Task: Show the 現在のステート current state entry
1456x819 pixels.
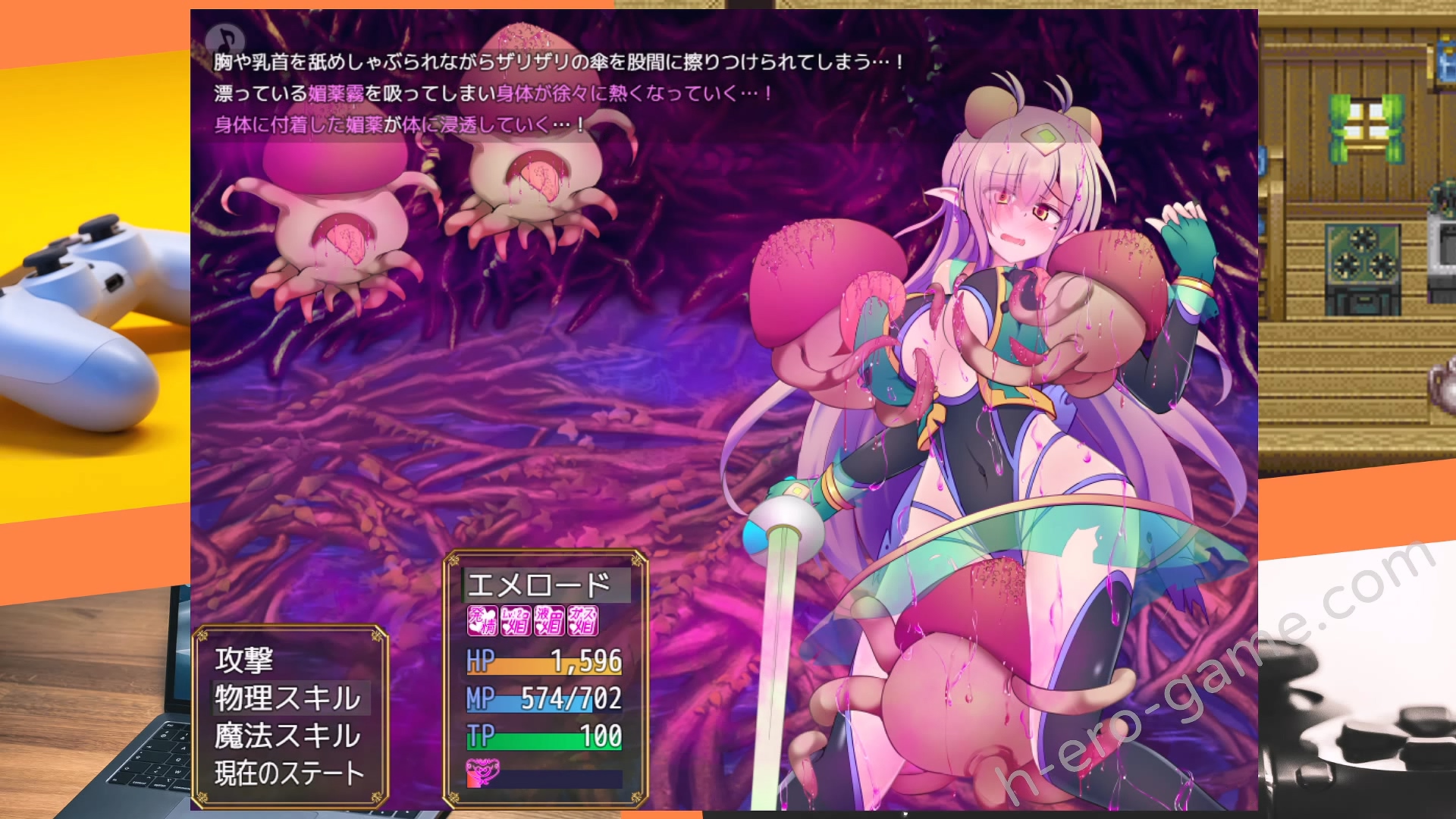Action: coord(290,773)
